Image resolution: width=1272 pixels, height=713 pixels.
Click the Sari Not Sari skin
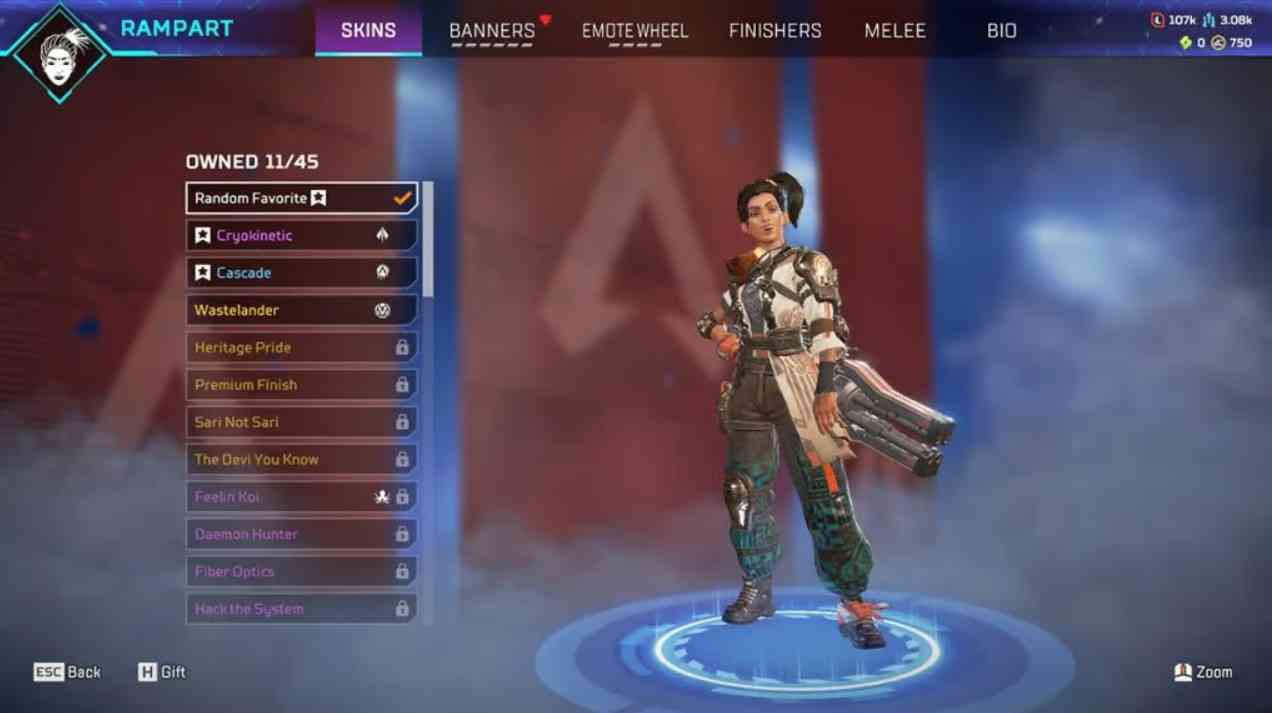[301, 422]
